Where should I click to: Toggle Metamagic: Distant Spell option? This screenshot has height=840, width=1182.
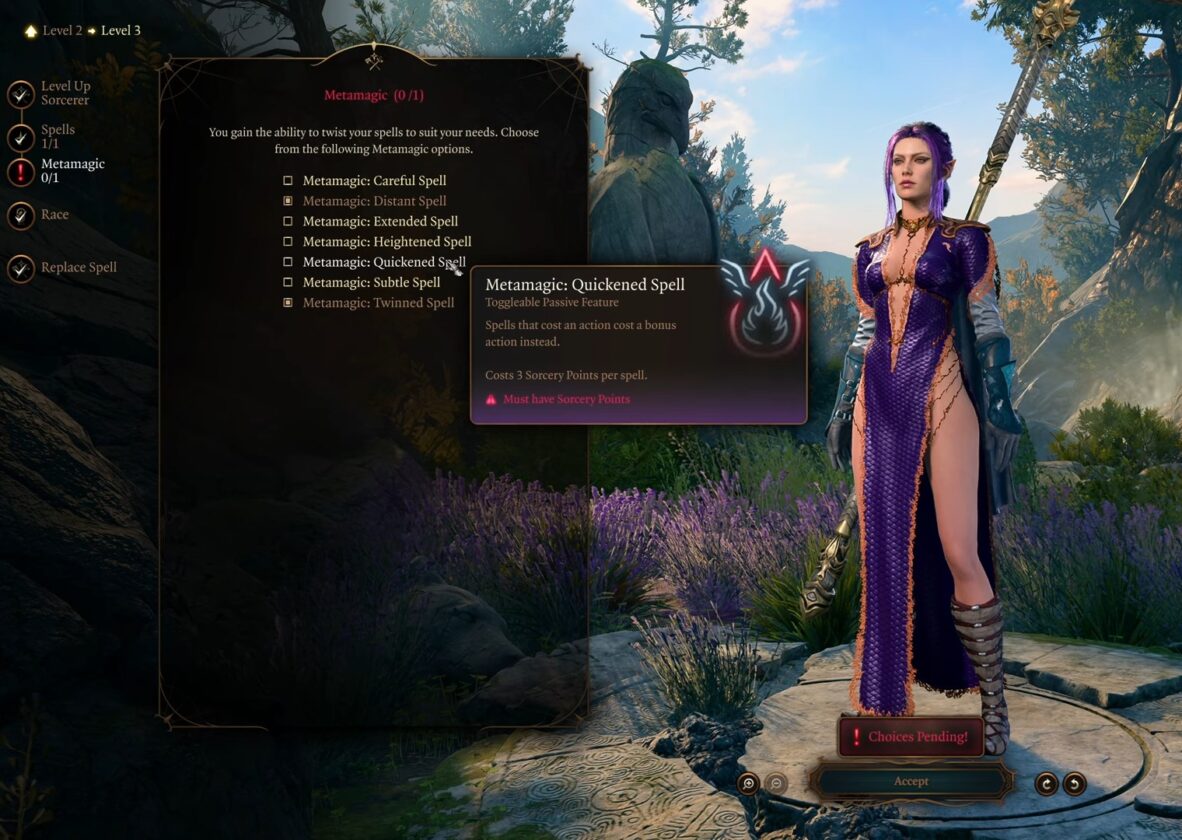point(288,201)
